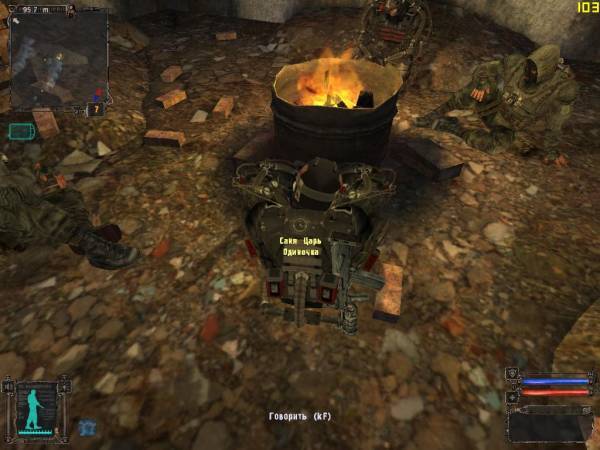
Task: Click the health cross icon
Action: [512, 396]
